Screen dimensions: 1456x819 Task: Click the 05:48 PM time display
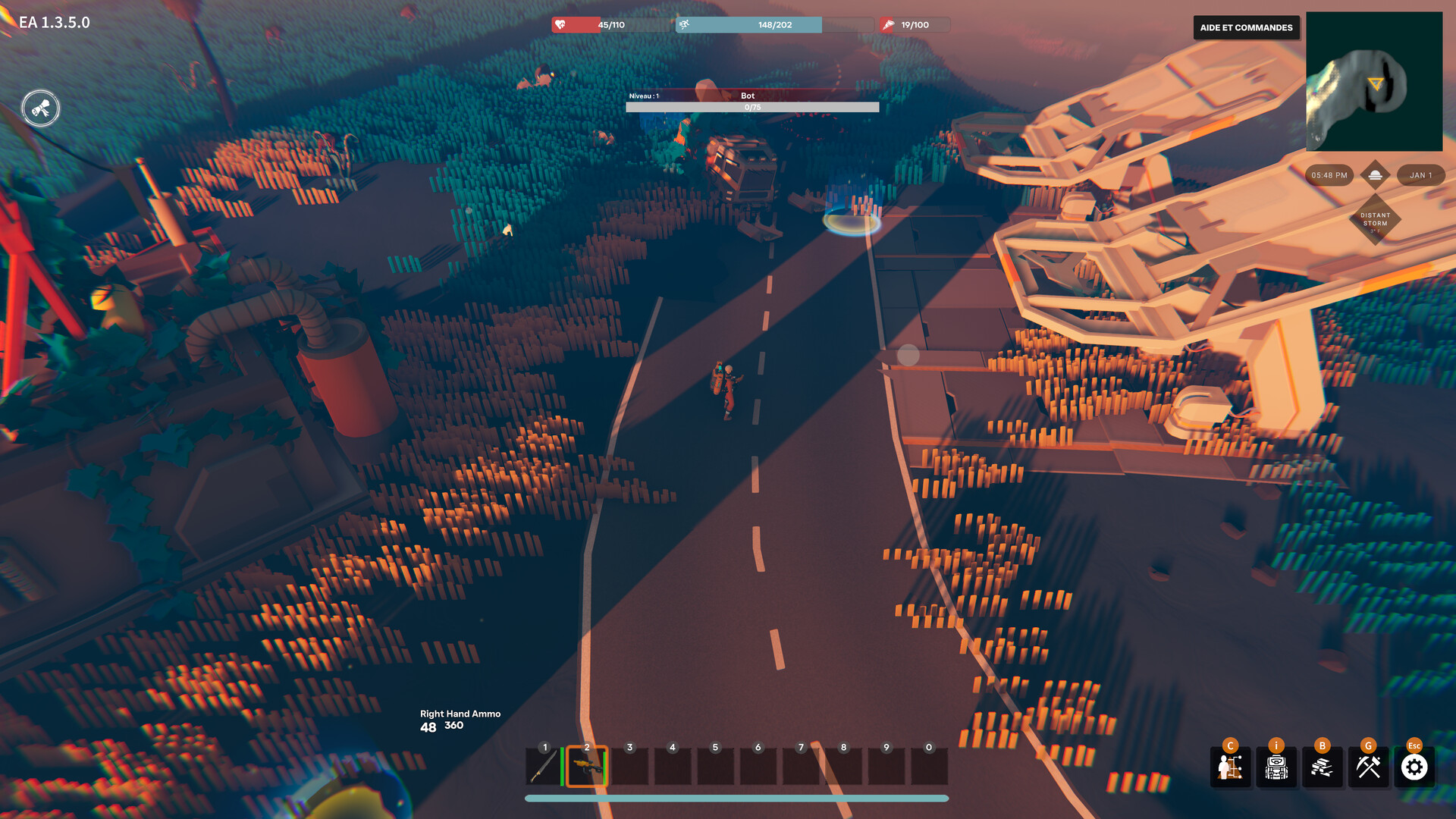tap(1328, 175)
